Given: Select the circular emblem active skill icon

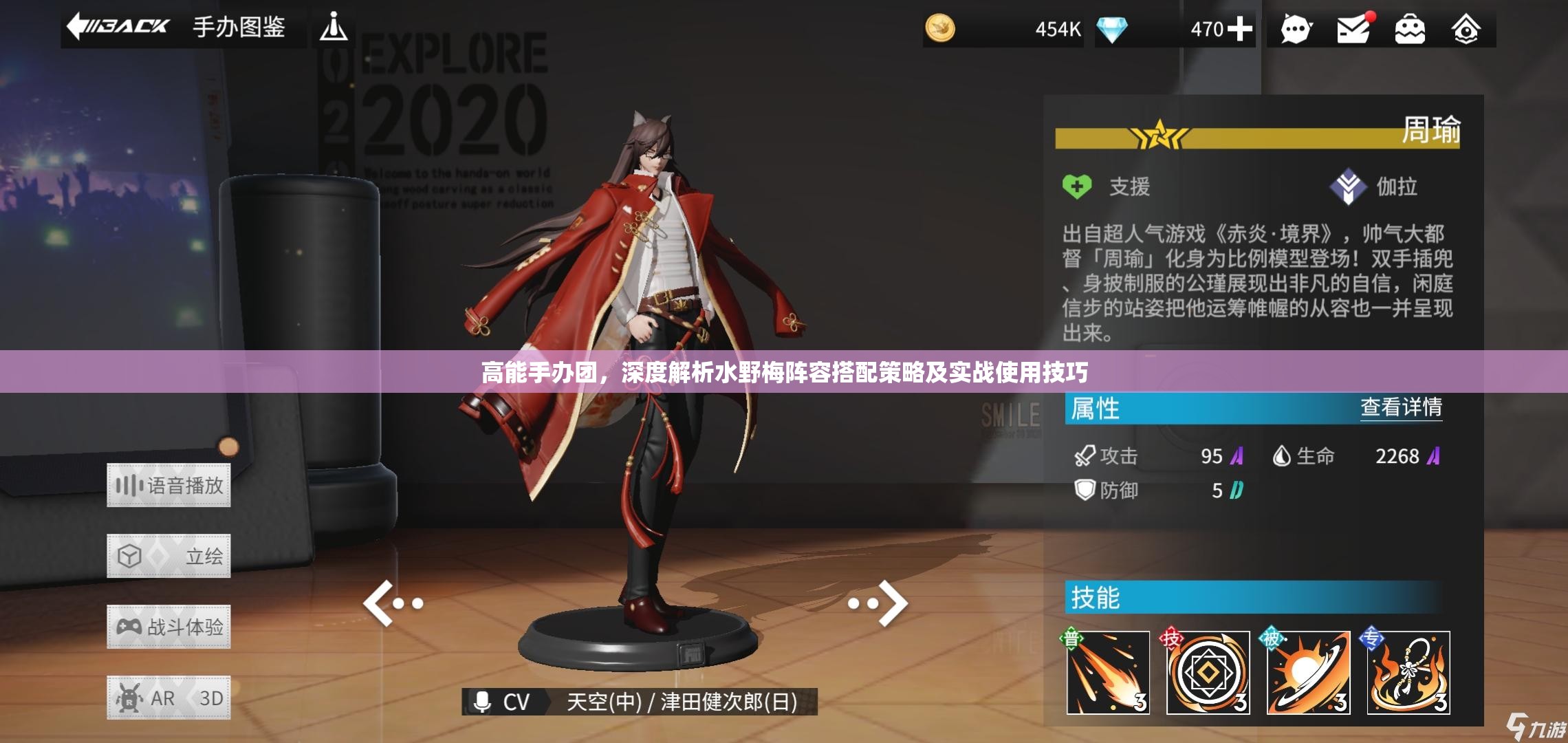Looking at the screenshot, I should pos(1208,672).
